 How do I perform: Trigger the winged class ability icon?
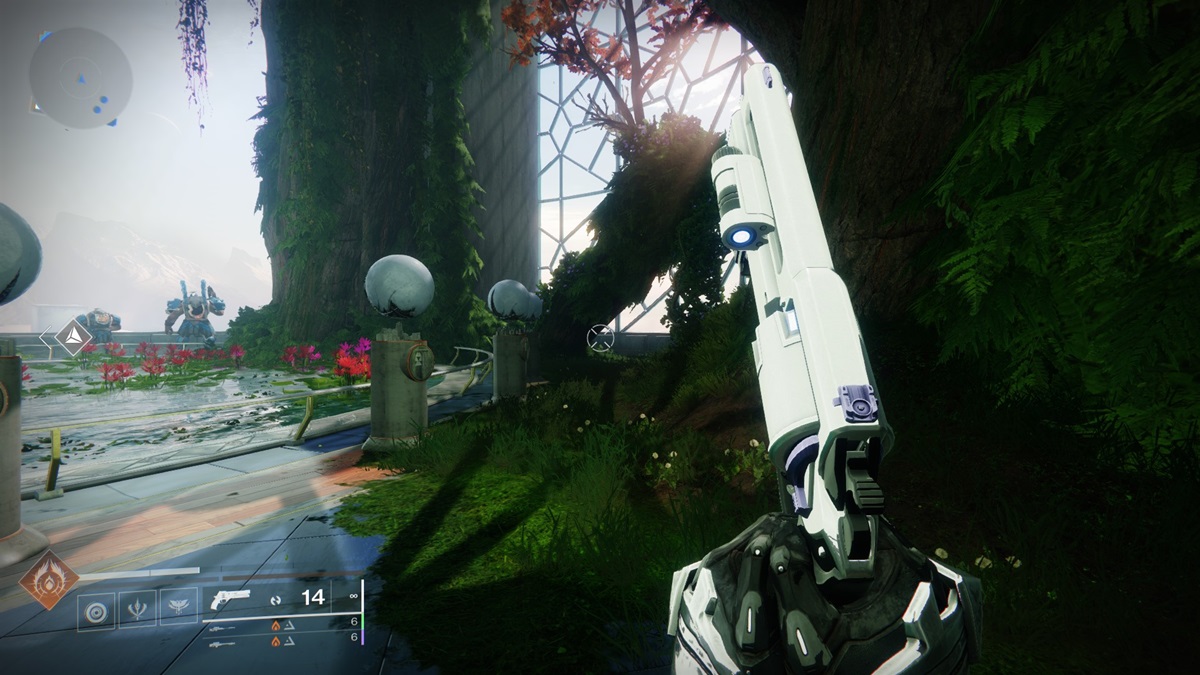coord(178,608)
